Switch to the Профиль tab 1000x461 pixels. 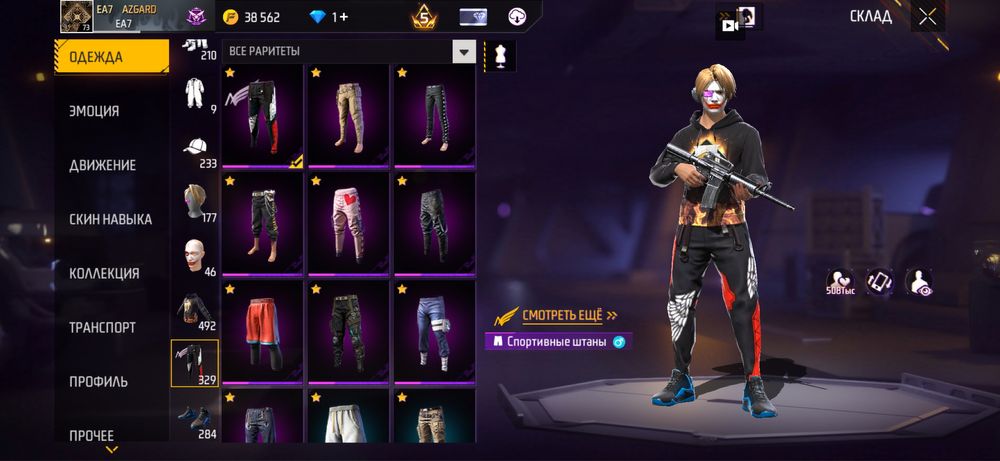tap(98, 381)
